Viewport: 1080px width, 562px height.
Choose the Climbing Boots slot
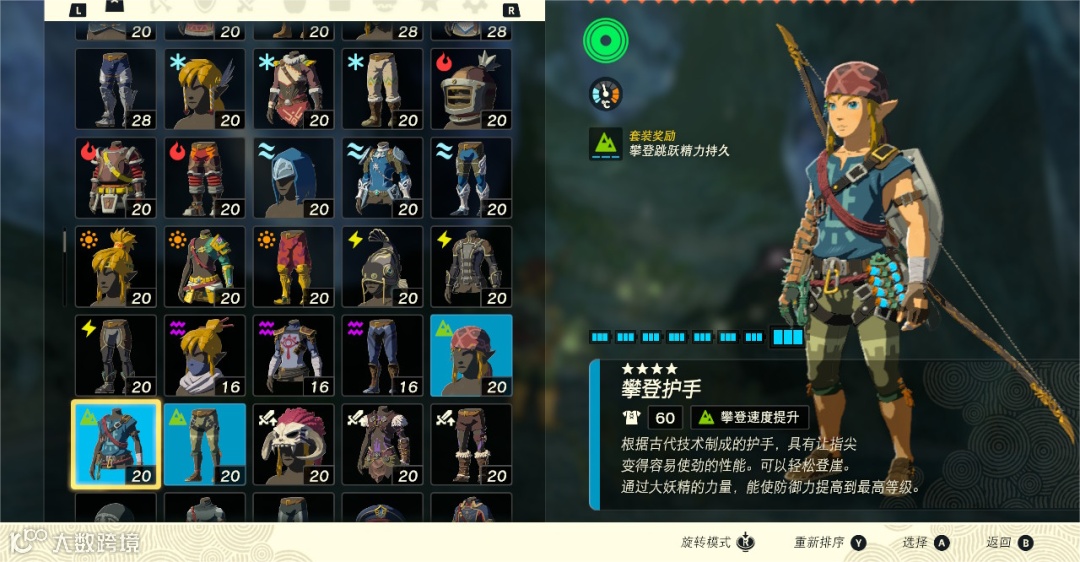click(x=204, y=444)
